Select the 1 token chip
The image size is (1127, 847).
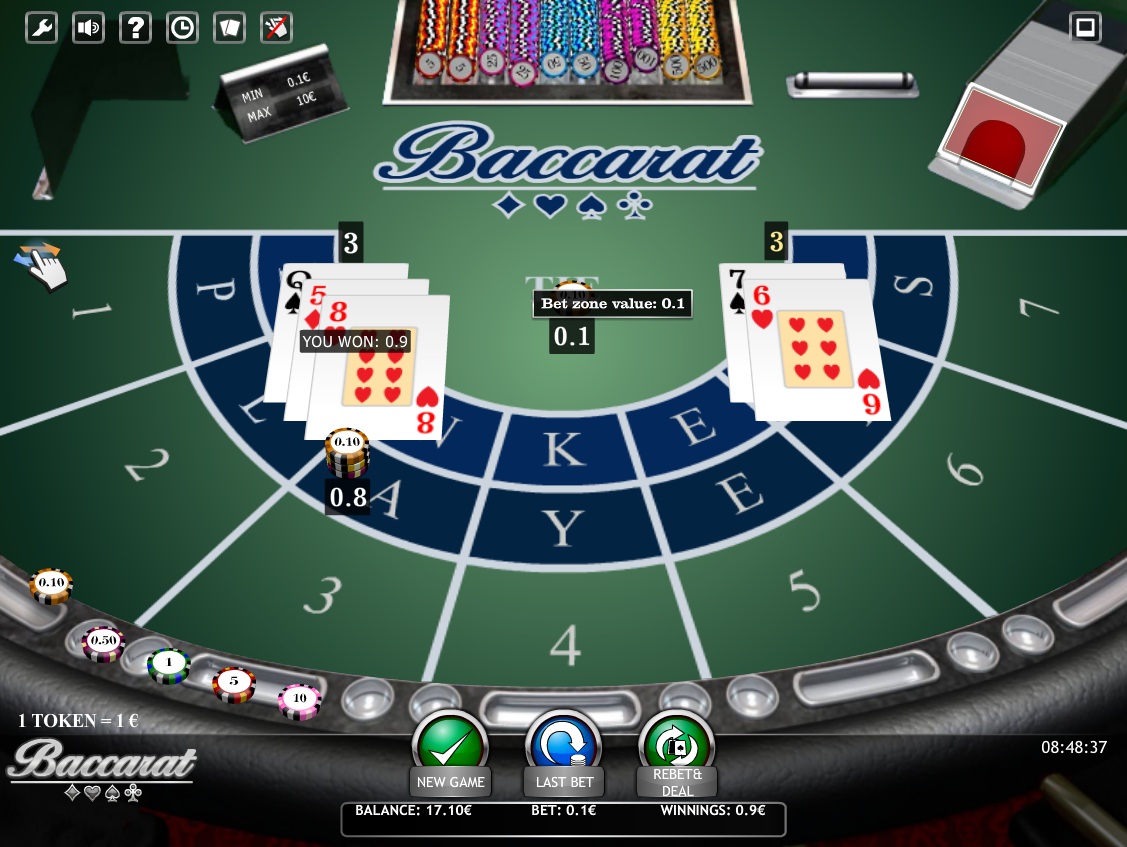(x=169, y=665)
